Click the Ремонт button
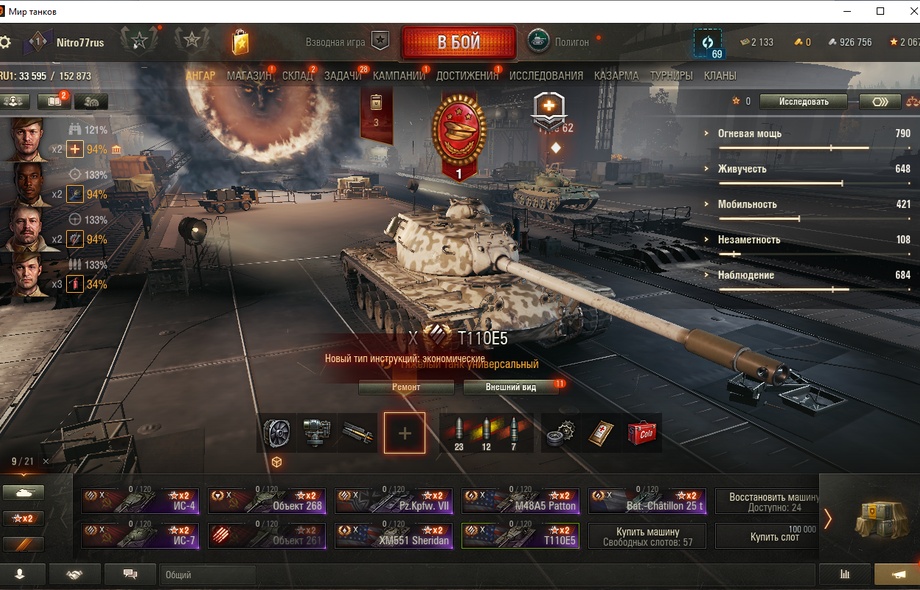This screenshot has width=920, height=590. [406, 387]
